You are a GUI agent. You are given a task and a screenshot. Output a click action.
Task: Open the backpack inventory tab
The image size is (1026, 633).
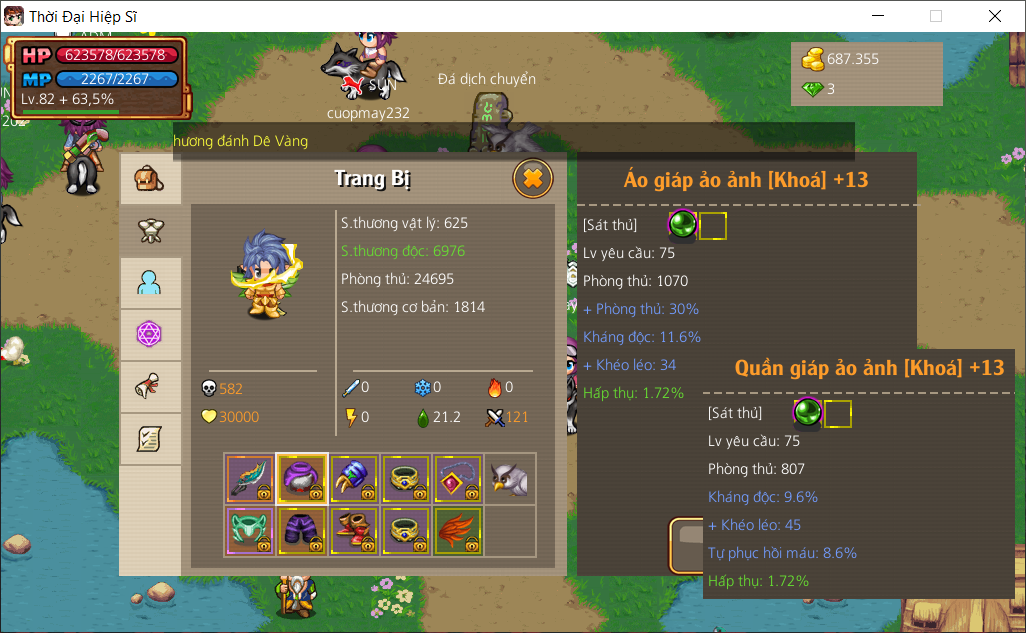(150, 180)
